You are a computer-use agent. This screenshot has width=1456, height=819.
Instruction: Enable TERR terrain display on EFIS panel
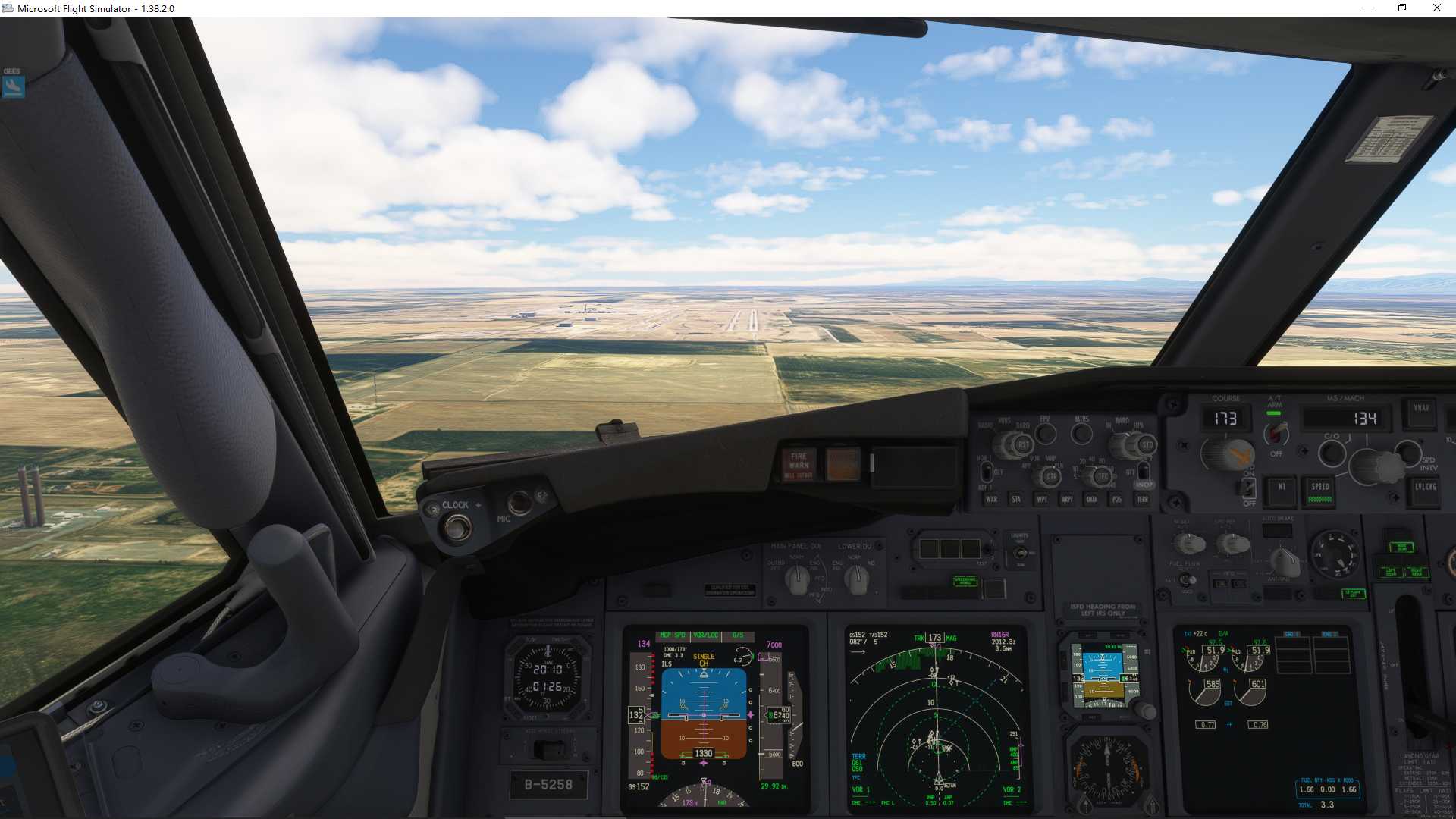pyautogui.click(x=1142, y=499)
